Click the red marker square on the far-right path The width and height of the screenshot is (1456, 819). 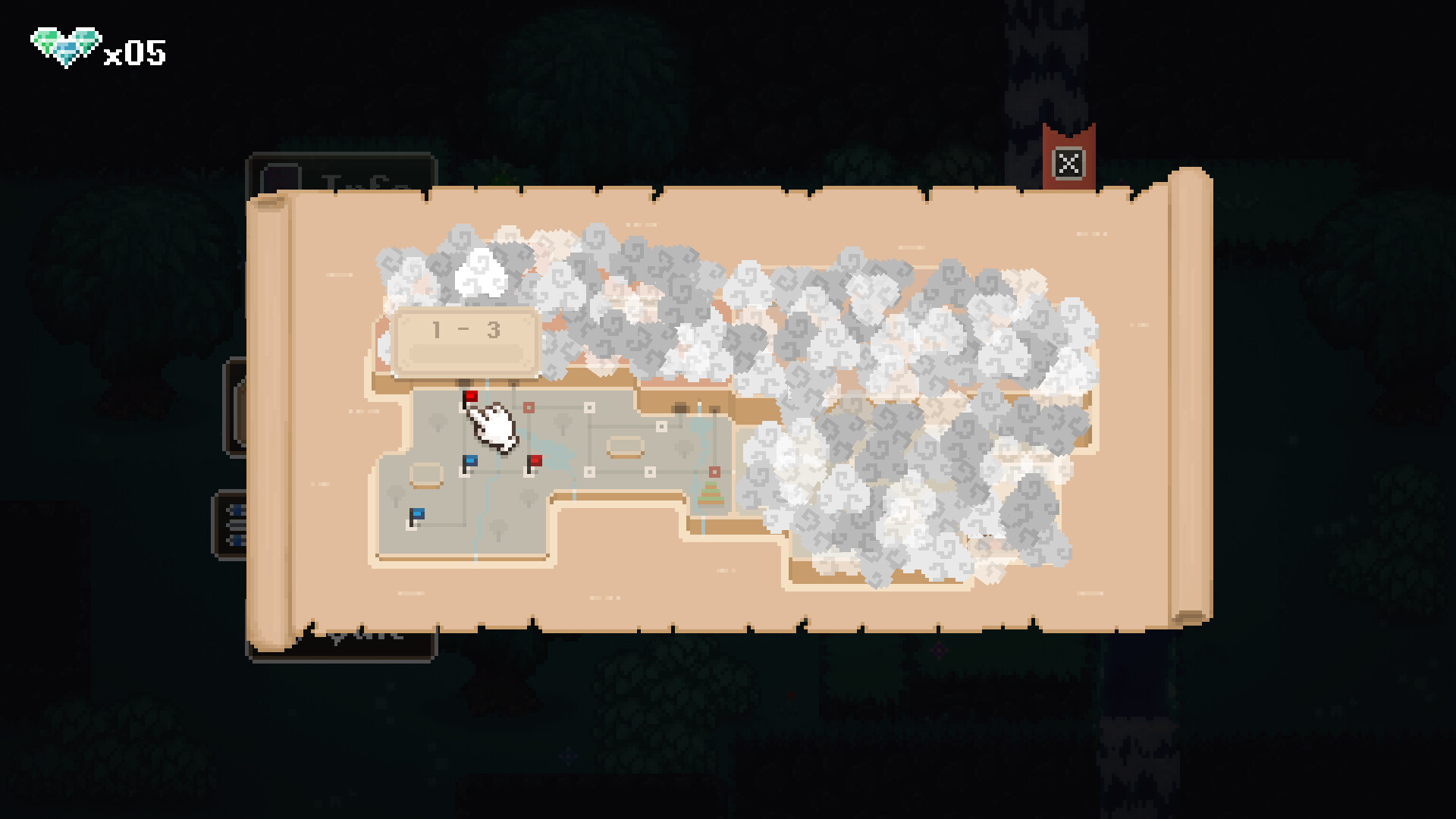coord(714,472)
